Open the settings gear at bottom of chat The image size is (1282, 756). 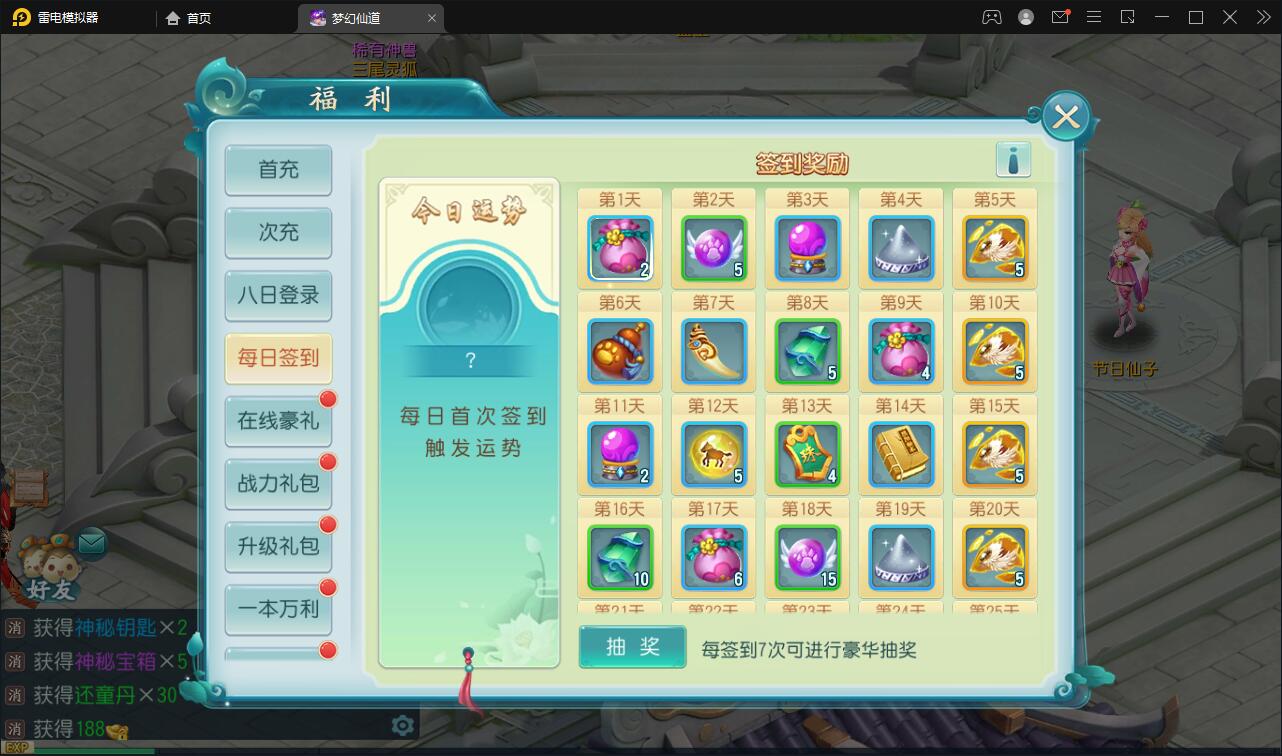pos(402,725)
